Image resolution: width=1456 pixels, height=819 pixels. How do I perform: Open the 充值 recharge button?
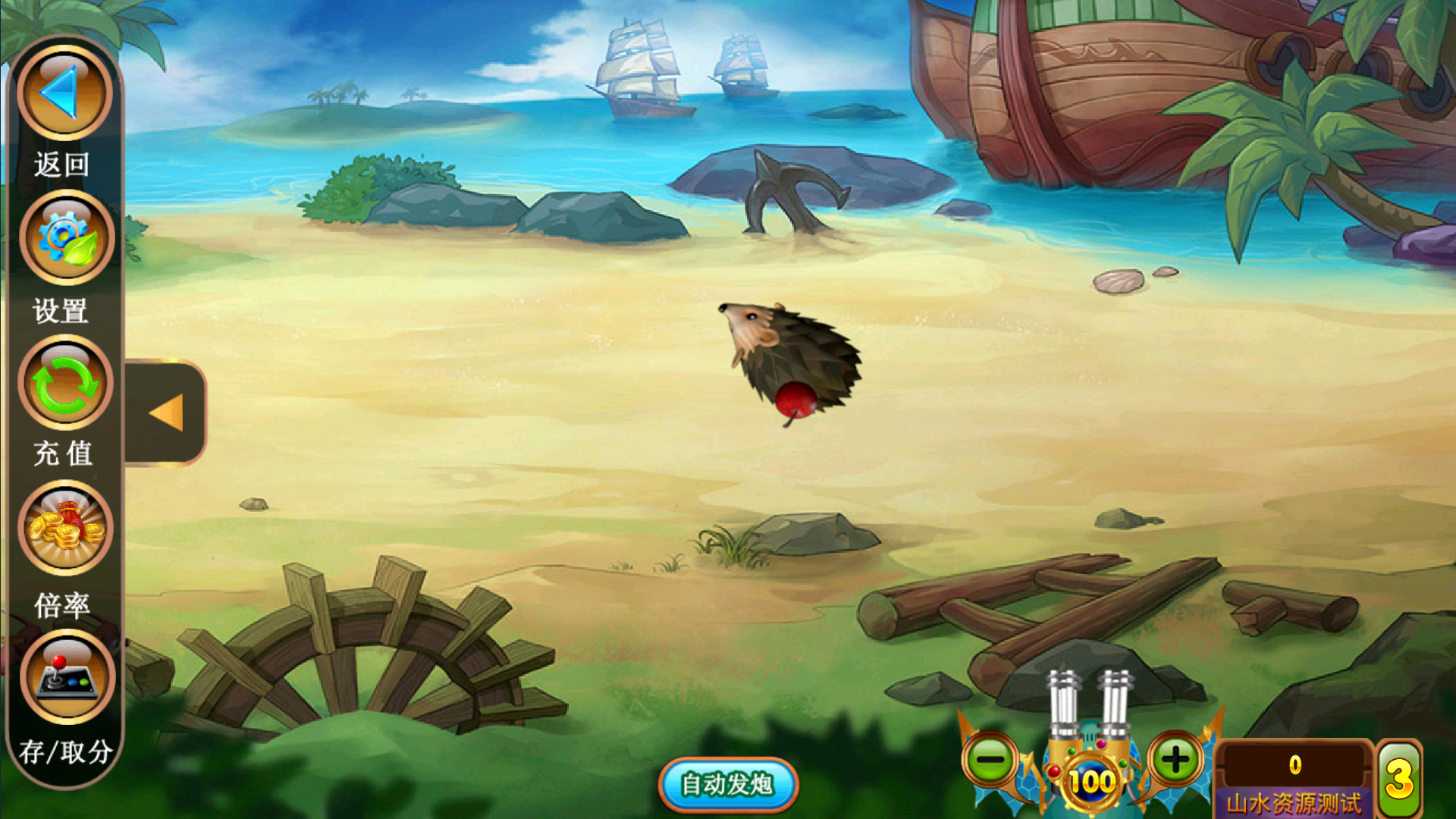tap(65, 384)
